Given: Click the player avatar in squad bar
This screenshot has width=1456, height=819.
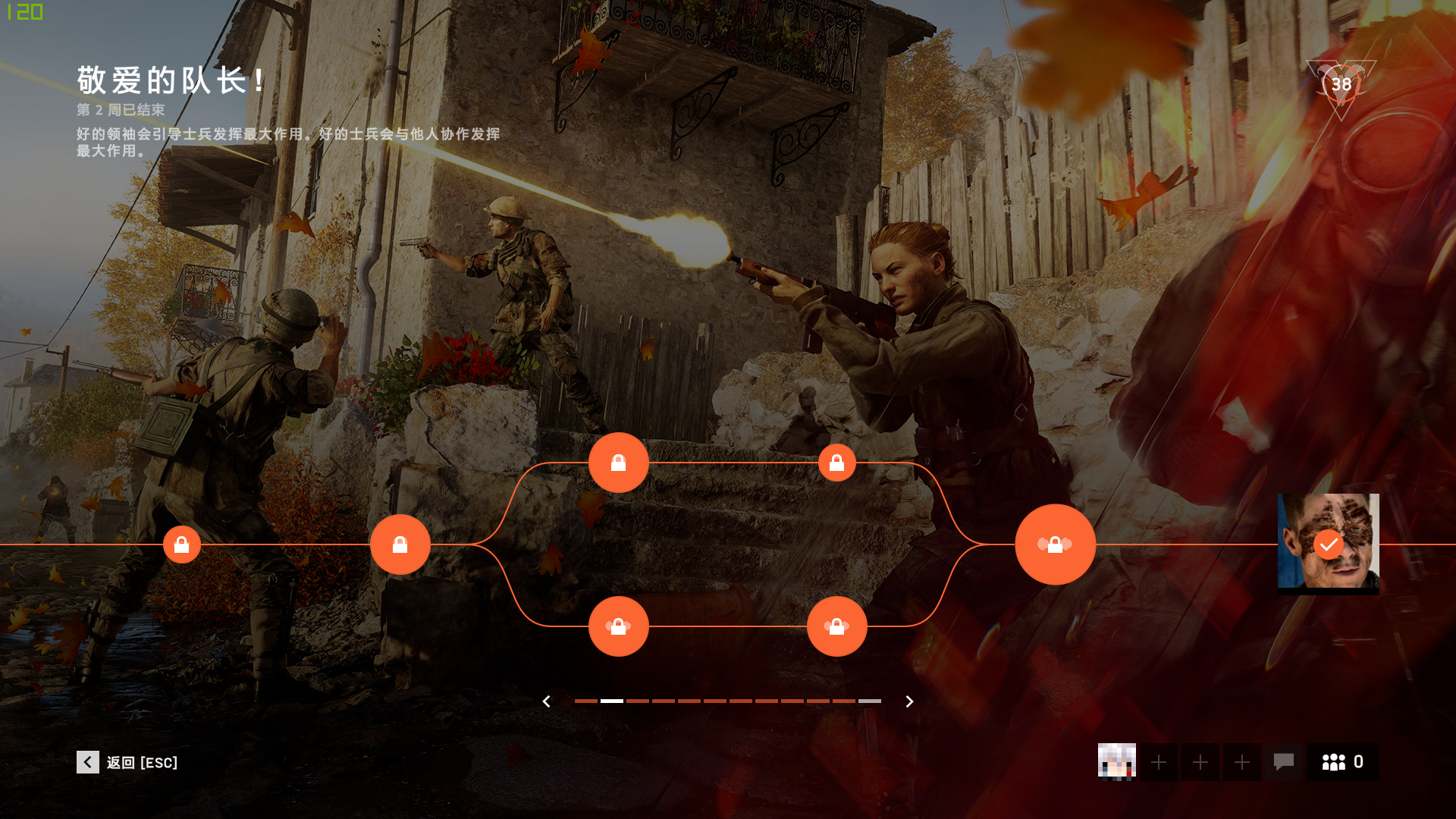Looking at the screenshot, I should (x=1116, y=762).
